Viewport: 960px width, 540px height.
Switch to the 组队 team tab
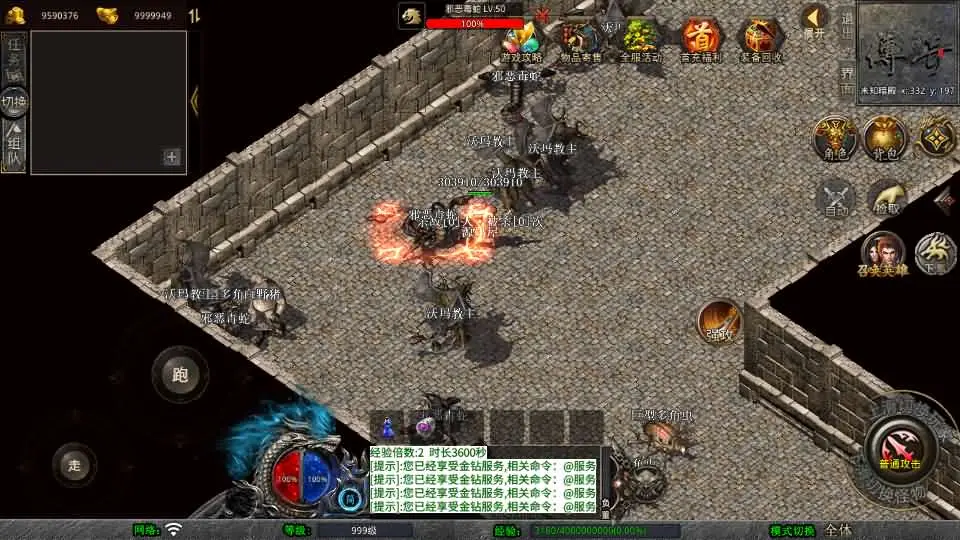click(x=14, y=147)
